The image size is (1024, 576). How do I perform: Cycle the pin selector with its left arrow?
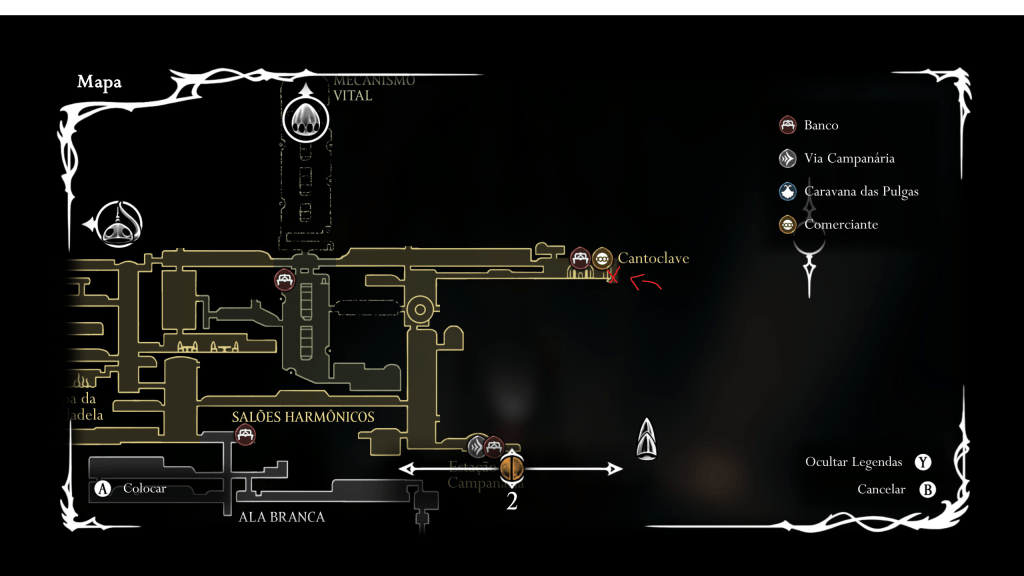(407, 468)
